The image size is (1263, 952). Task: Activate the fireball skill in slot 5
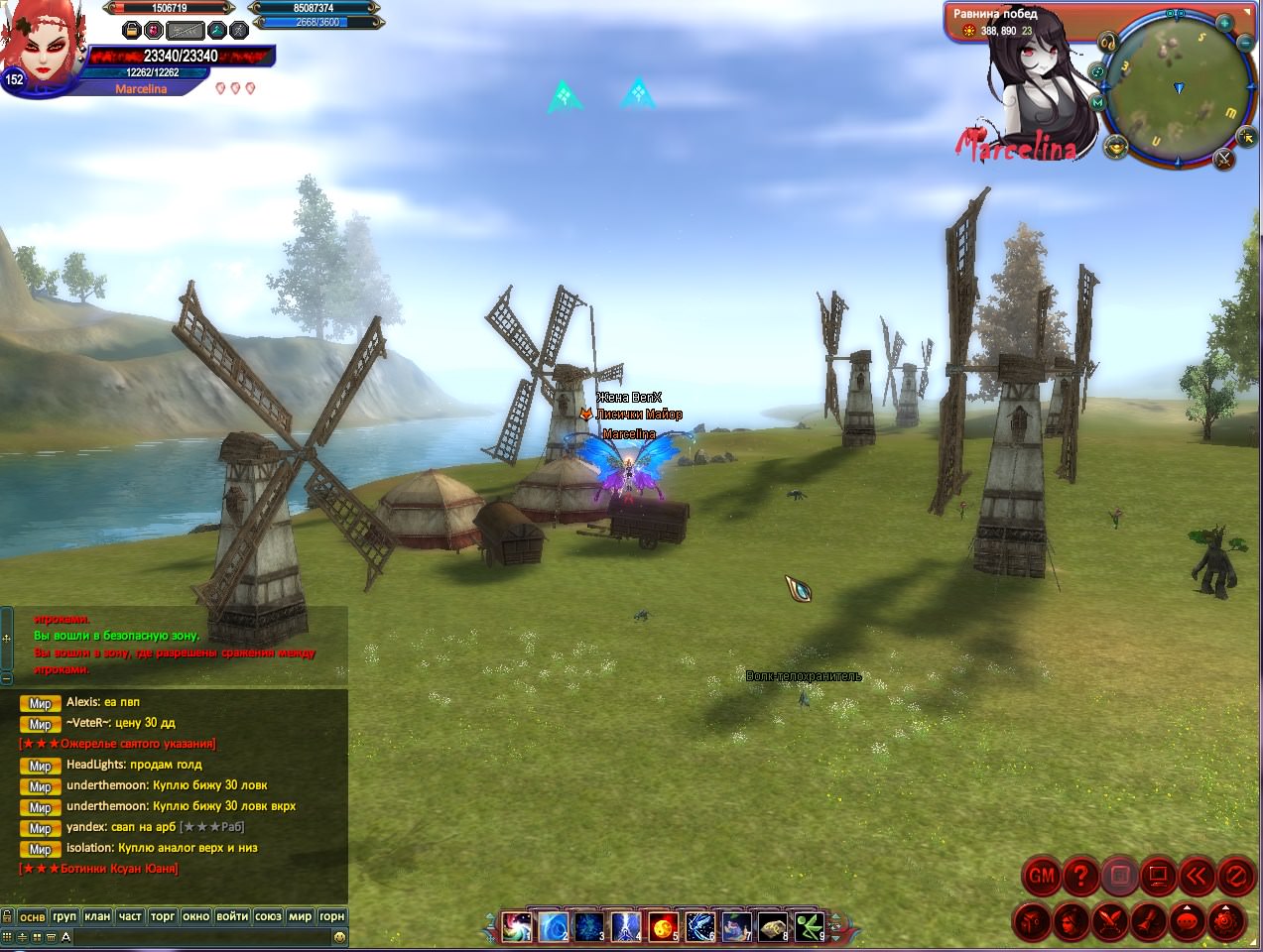click(x=662, y=928)
